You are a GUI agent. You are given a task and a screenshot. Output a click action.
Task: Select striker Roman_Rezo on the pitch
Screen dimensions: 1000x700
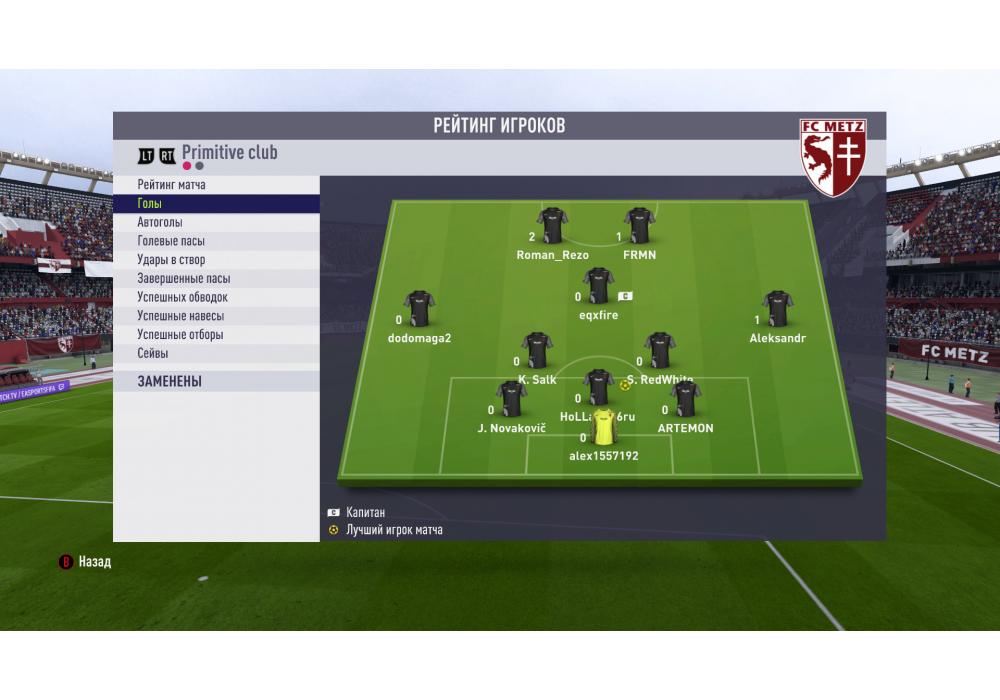click(x=552, y=227)
